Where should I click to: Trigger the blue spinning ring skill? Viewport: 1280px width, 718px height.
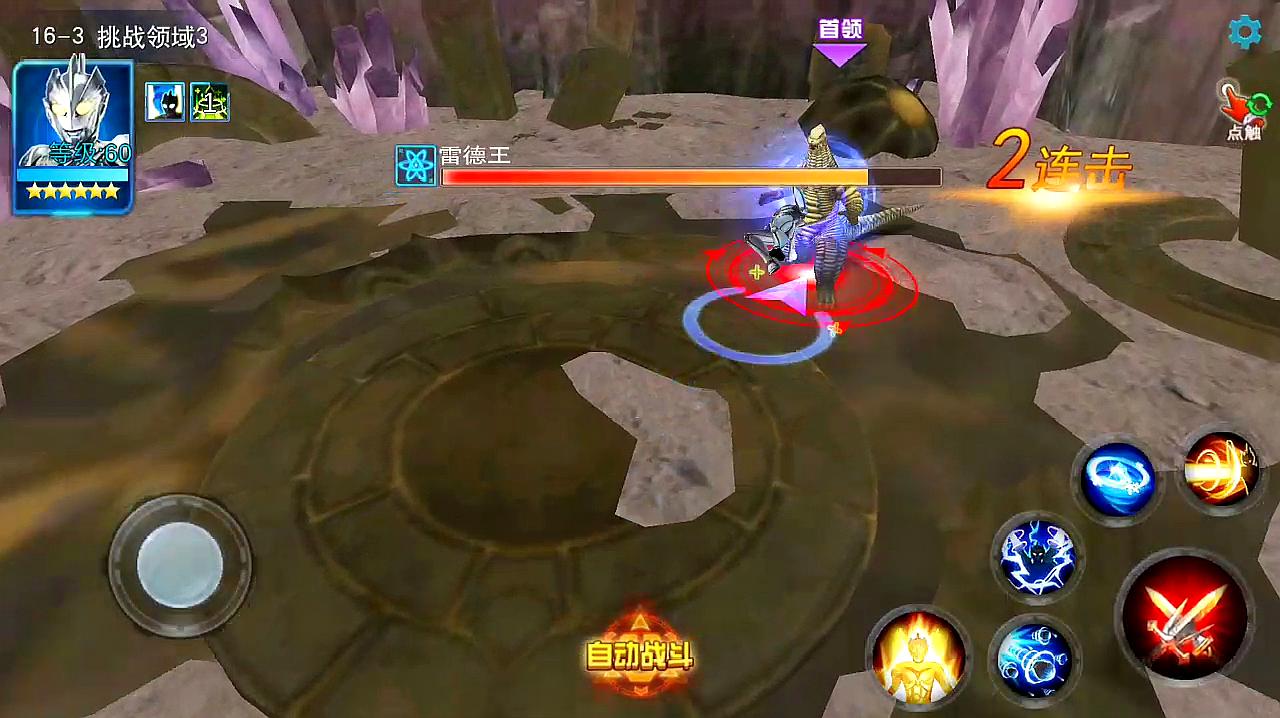tap(1117, 482)
